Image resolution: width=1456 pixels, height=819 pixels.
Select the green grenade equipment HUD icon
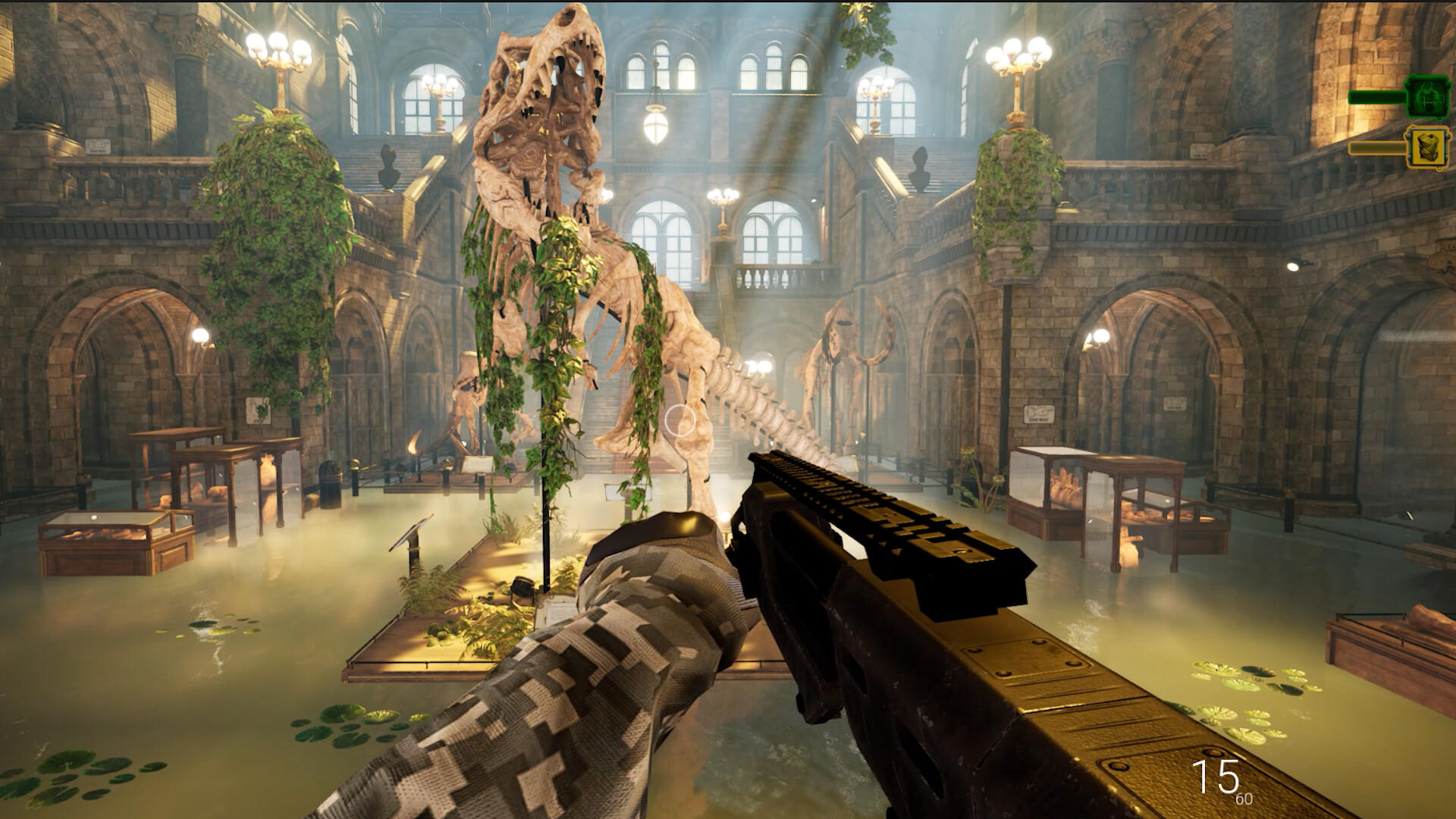pyautogui.click(x=1428, y=97)
